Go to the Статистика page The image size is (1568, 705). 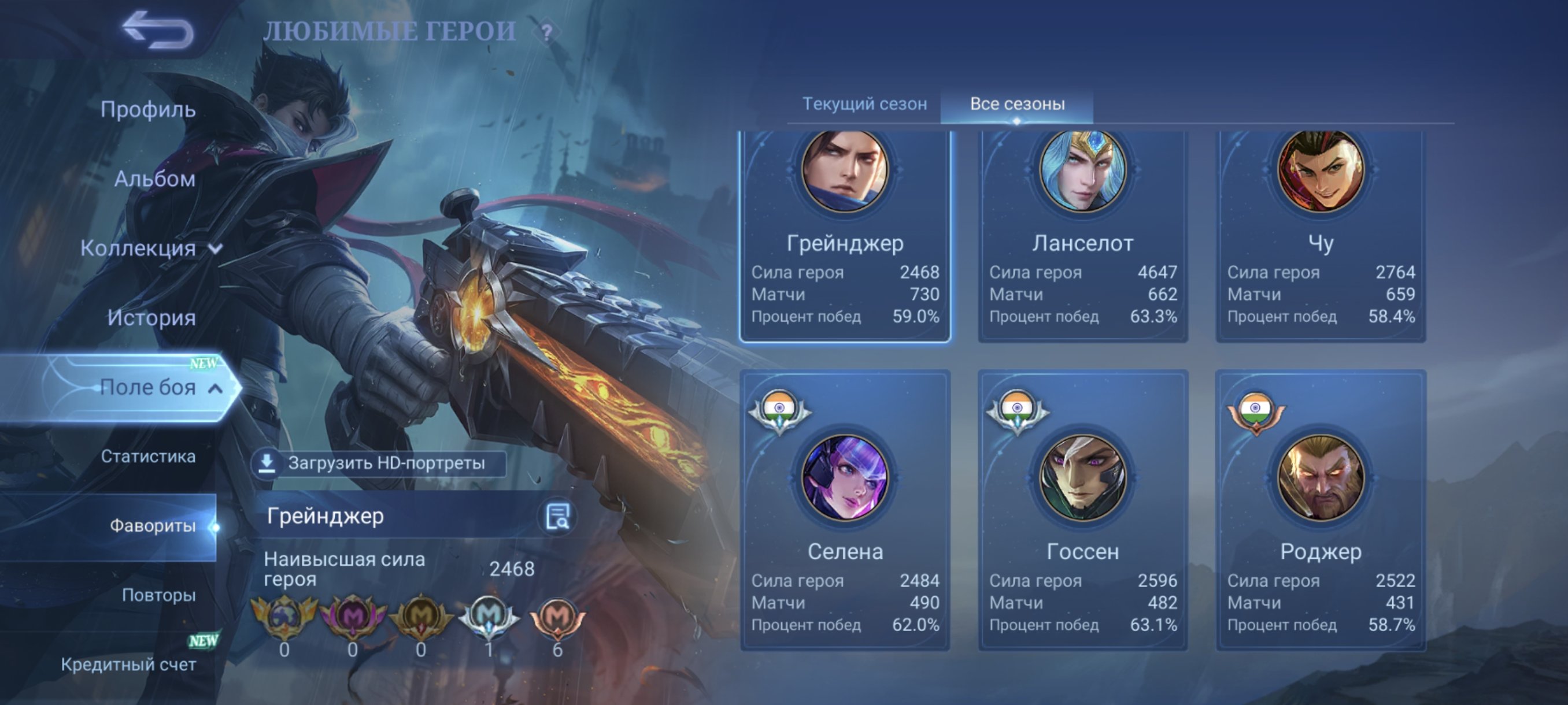click(x=151, y=457)
